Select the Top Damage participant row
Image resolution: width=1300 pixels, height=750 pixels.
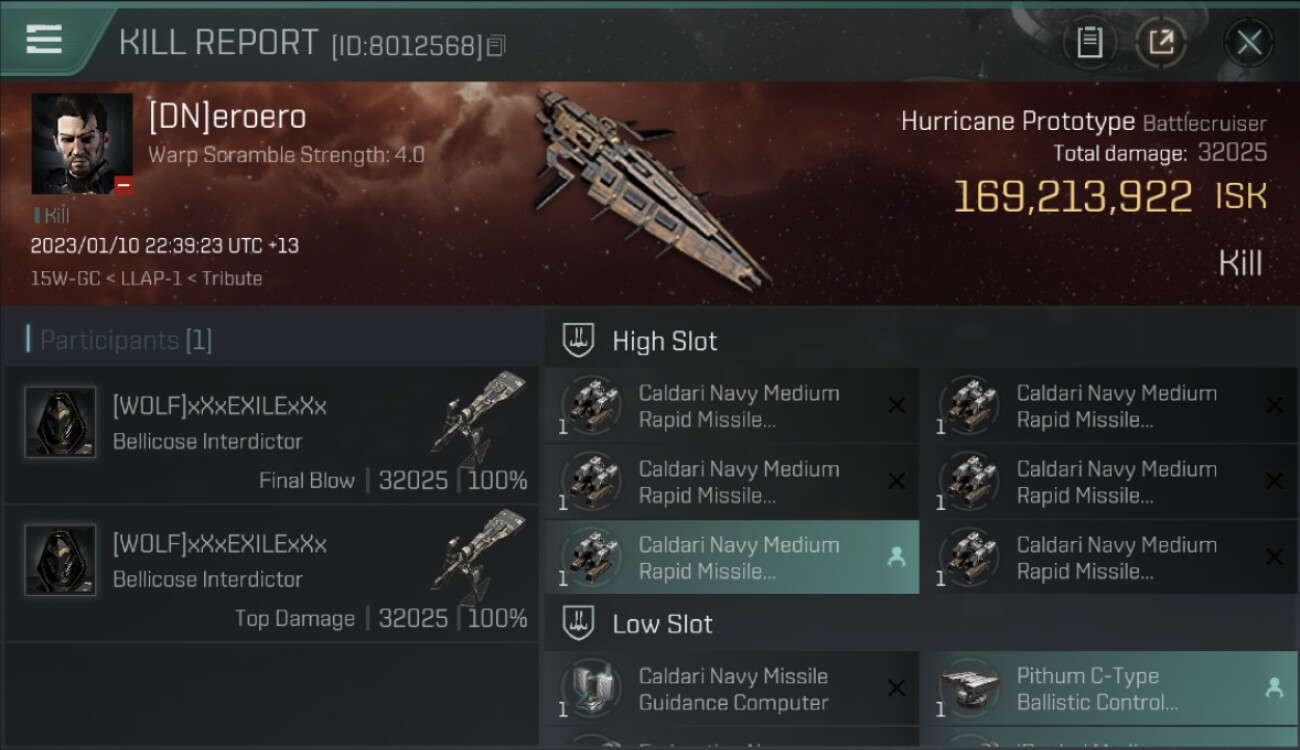pyautogui.click(x=271, y=573)
